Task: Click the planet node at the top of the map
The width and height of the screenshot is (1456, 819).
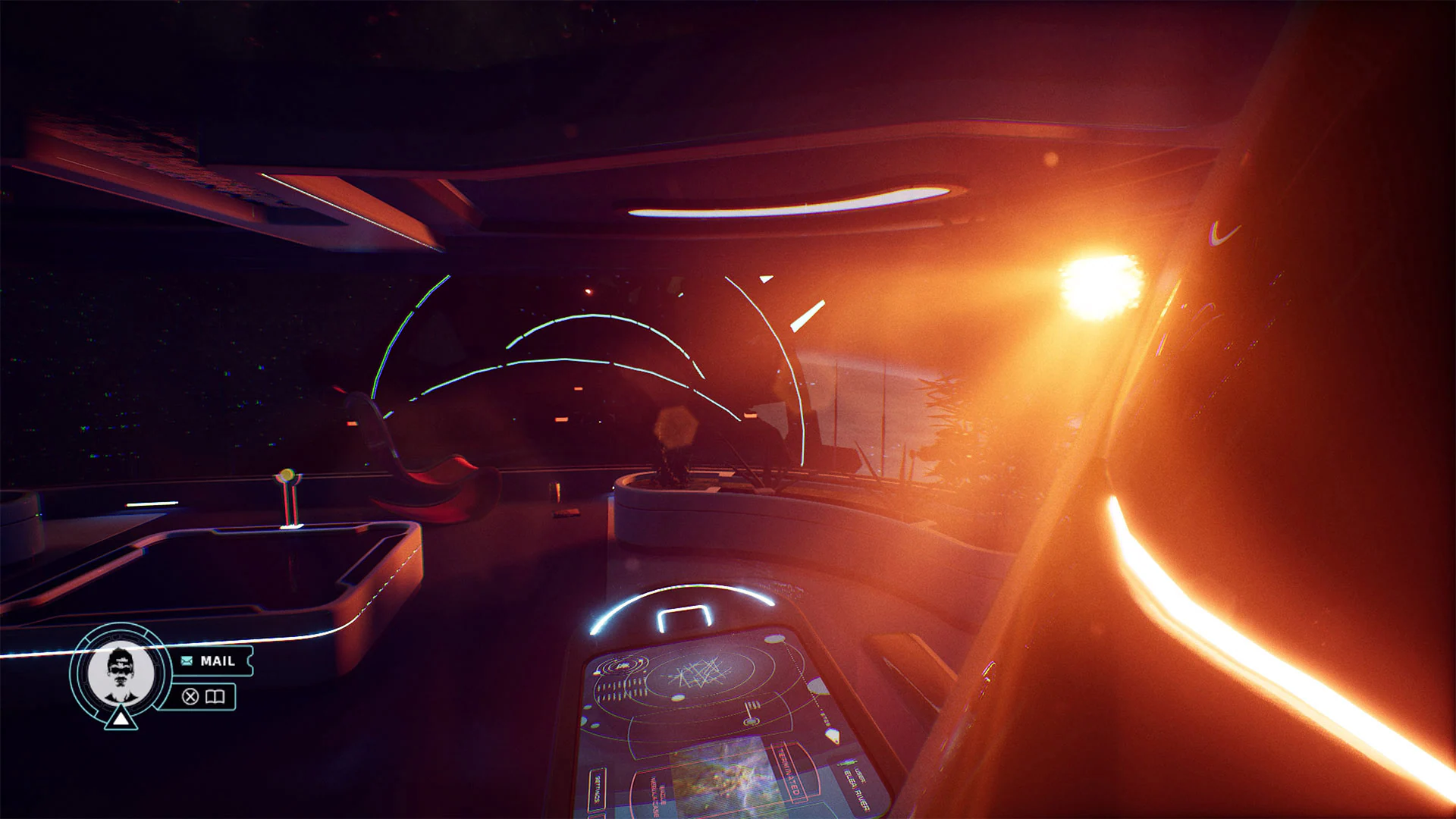Action: [774, 639]
